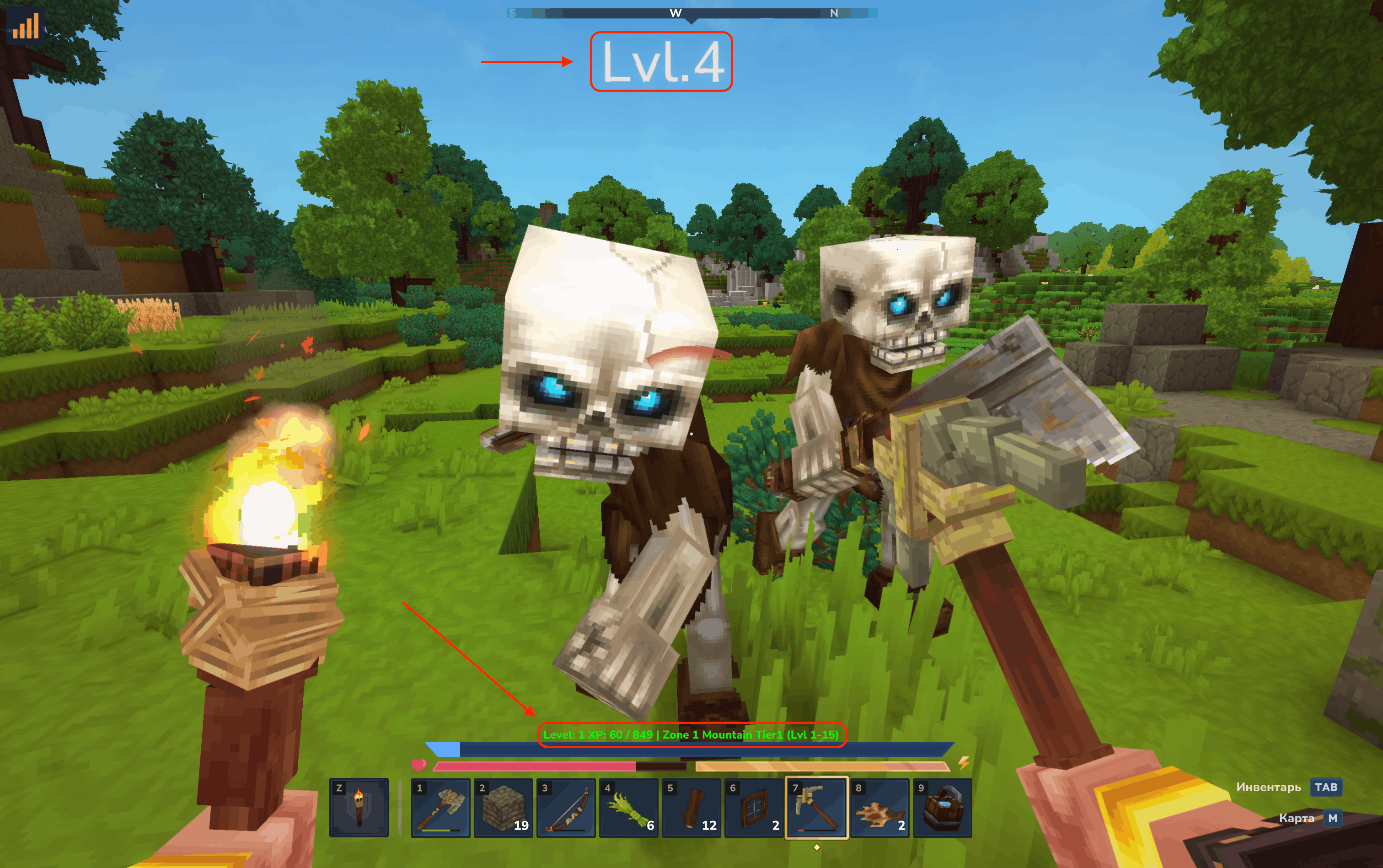The image size is (1383, 868).
Task: Select the stone axe hotbar slot
Action: pos(440,807)
